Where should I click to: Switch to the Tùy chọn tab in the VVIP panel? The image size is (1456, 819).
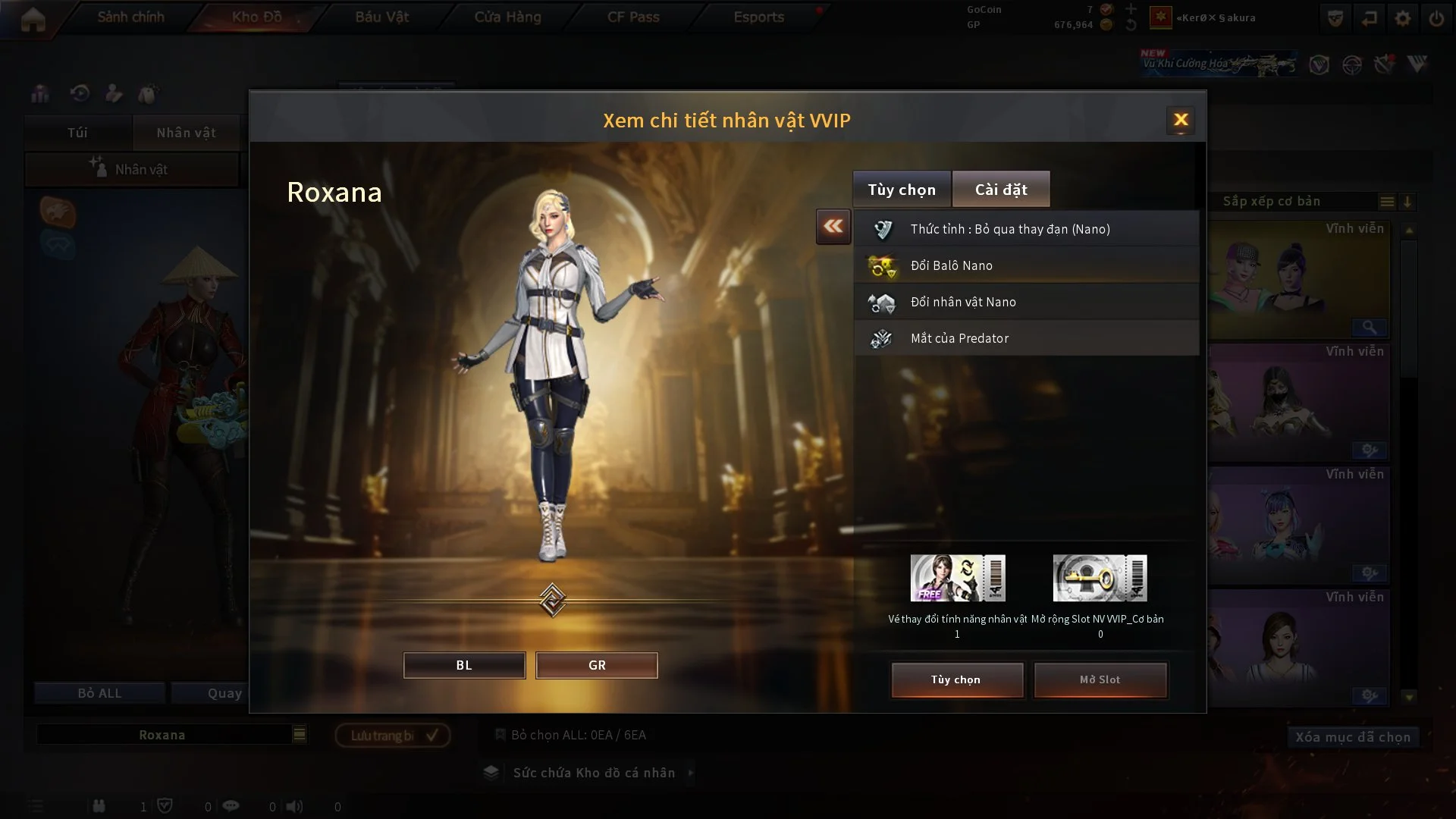click(x=901, y=189)
